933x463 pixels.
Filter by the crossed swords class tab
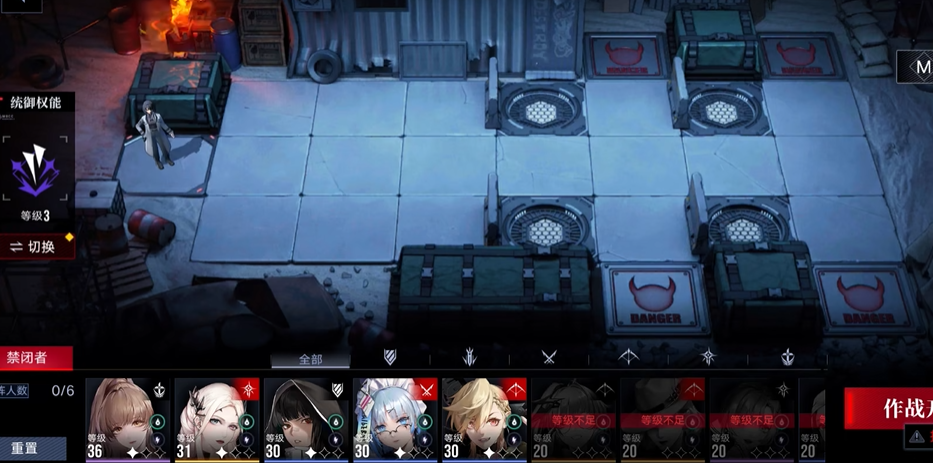point(548,357)
